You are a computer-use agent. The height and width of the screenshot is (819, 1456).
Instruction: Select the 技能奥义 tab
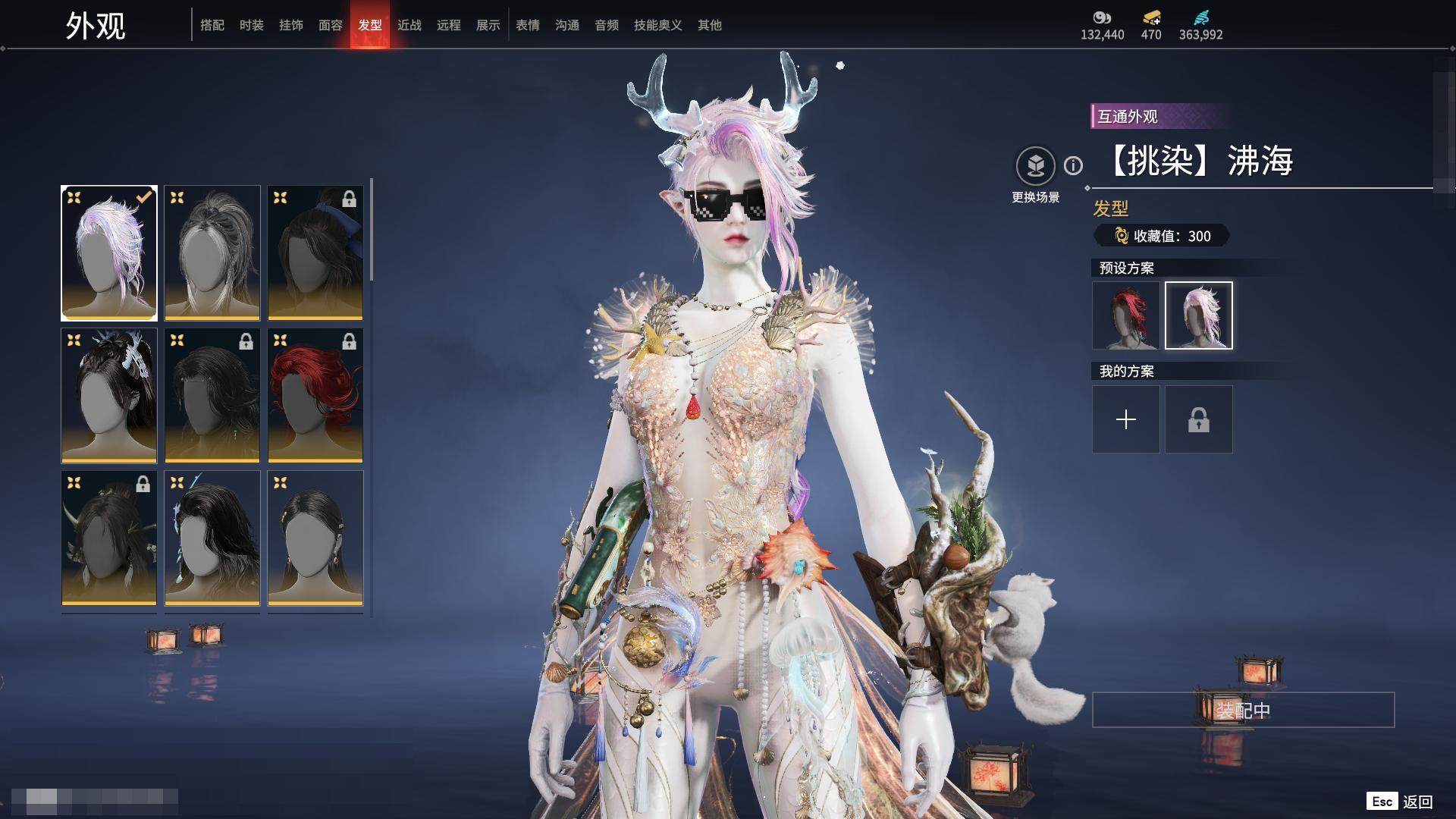tap(658, 25)
